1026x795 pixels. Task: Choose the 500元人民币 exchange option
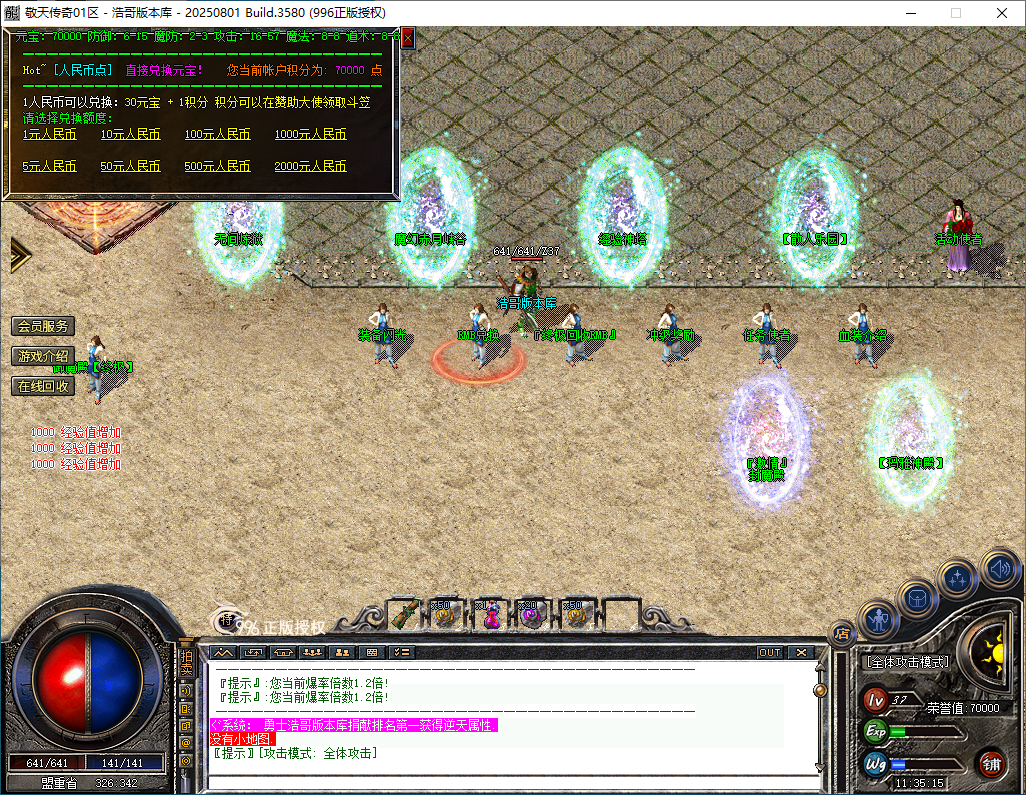[217, 166]
